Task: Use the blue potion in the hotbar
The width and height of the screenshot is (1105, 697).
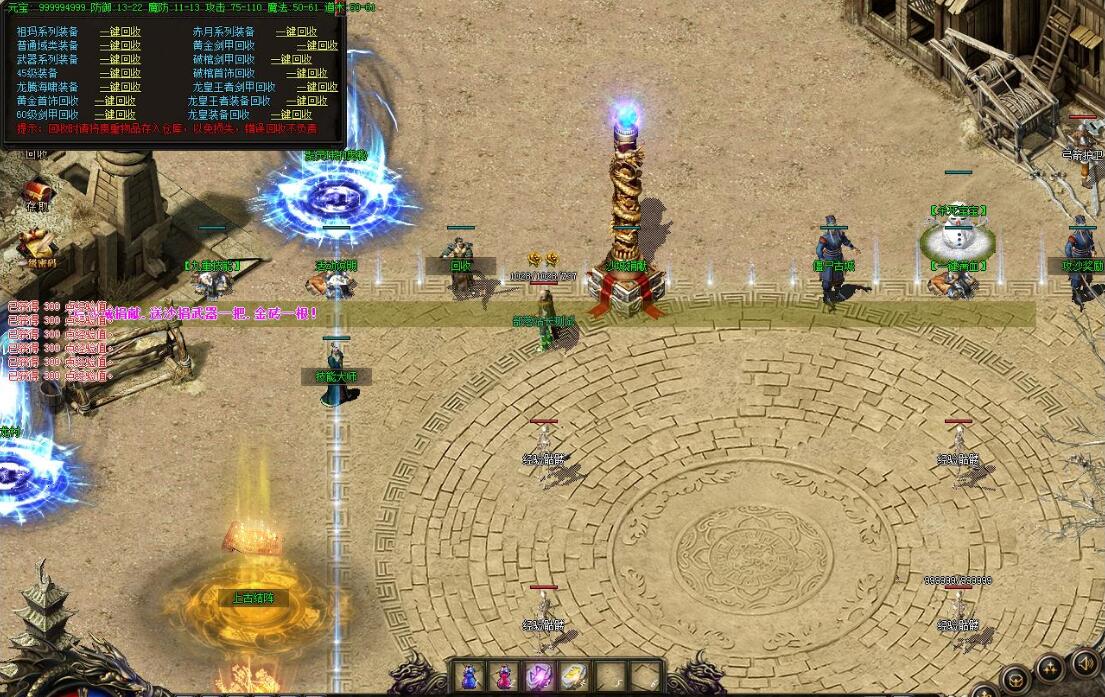Action: [x=469, y=676]
